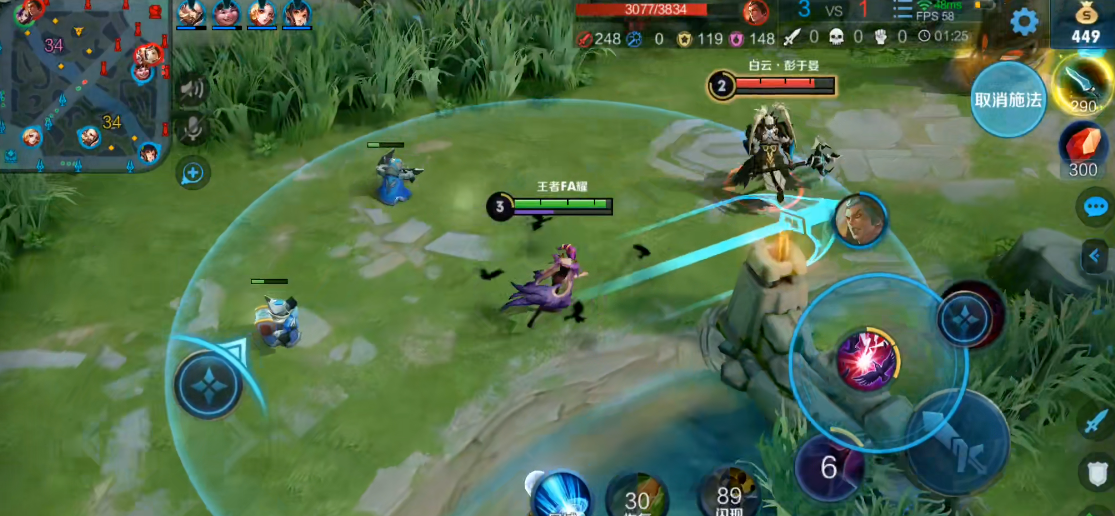
Task: Select the sword attack-signal icon
Action: [1095, 421]
